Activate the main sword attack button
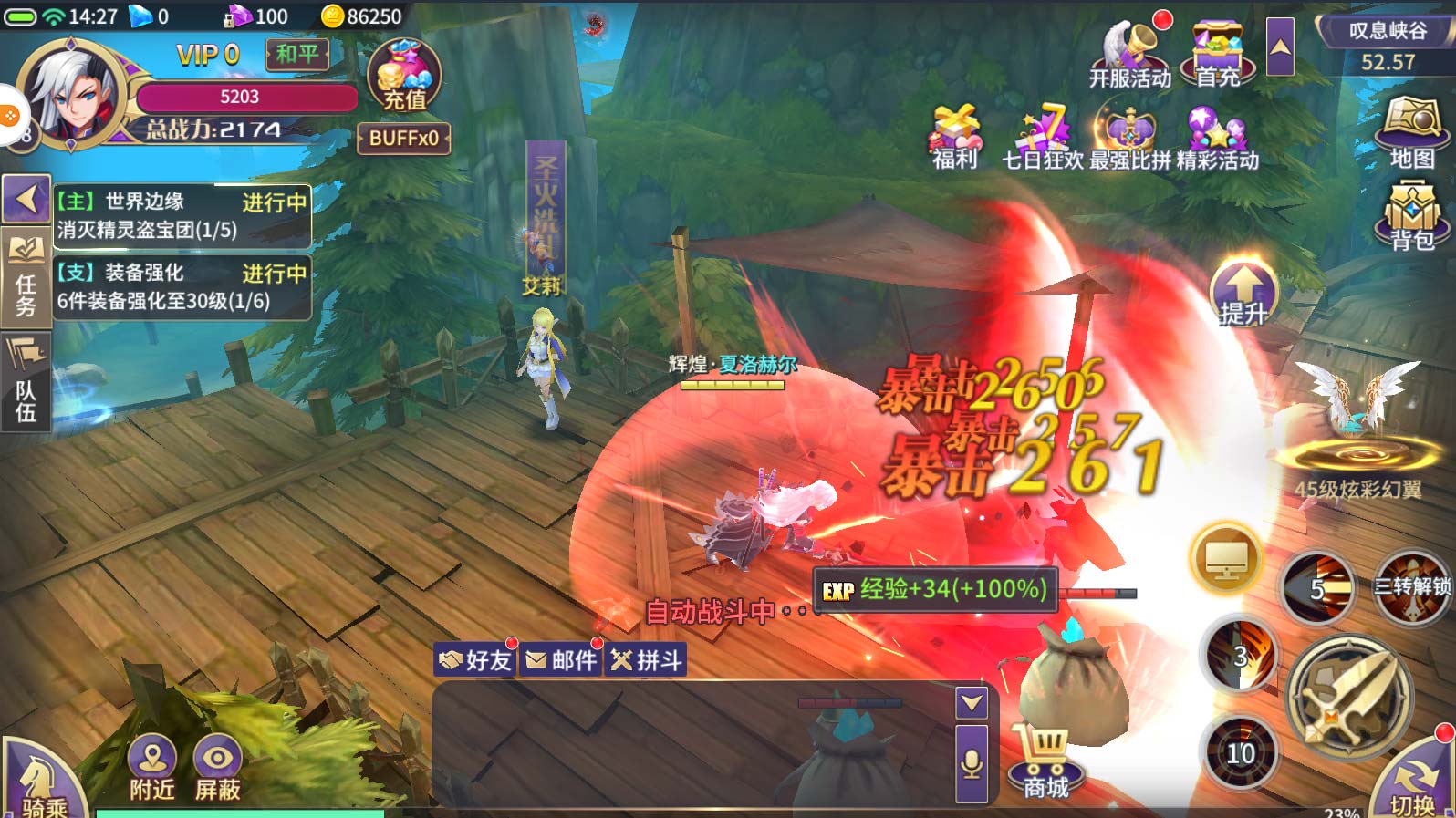Screen dimensions: 1456x818 click(1348, 698)
